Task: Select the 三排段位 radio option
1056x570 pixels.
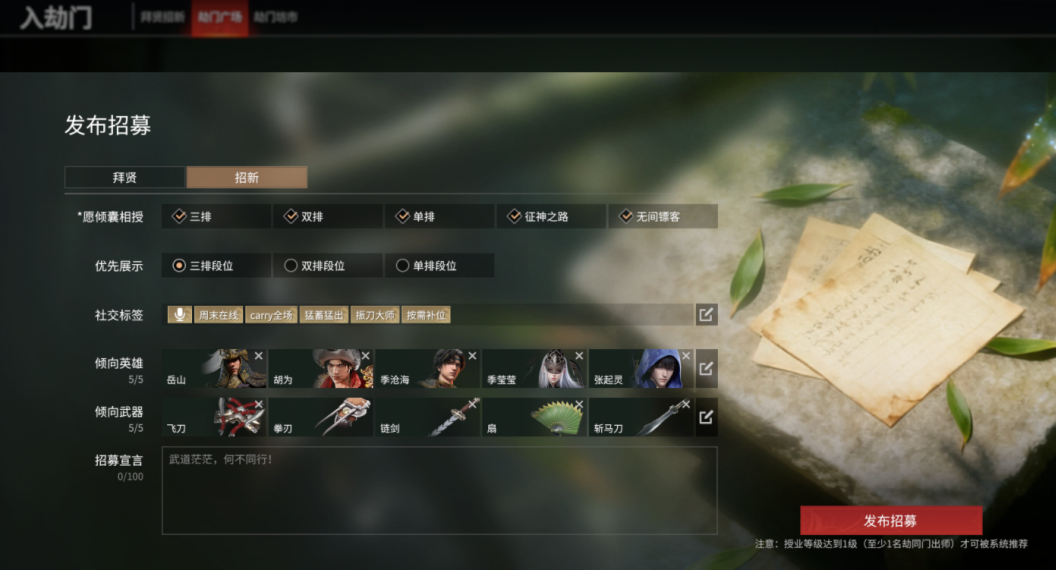Action: [x=180, y=266]
